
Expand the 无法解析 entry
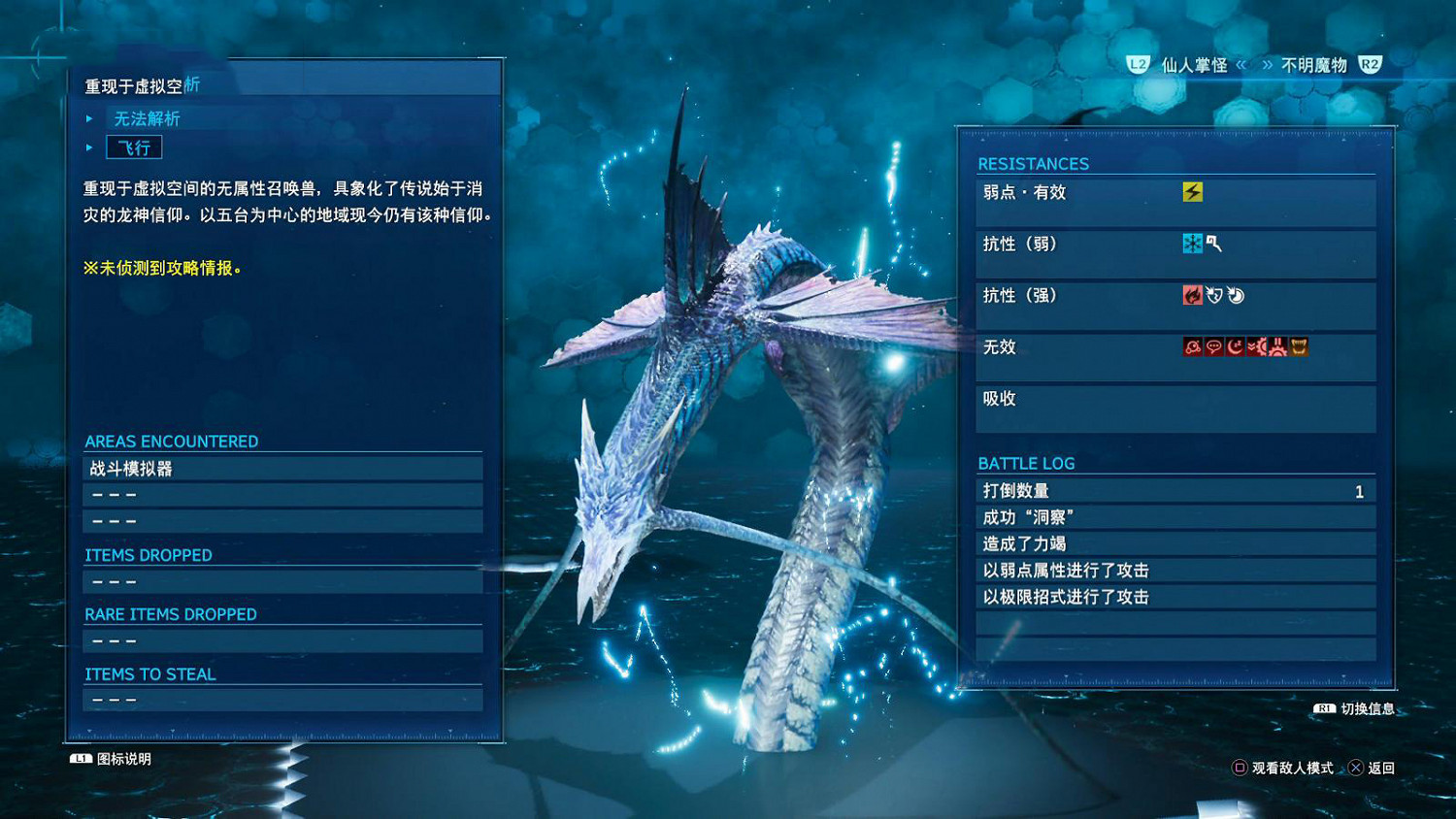tap(146, 118)
